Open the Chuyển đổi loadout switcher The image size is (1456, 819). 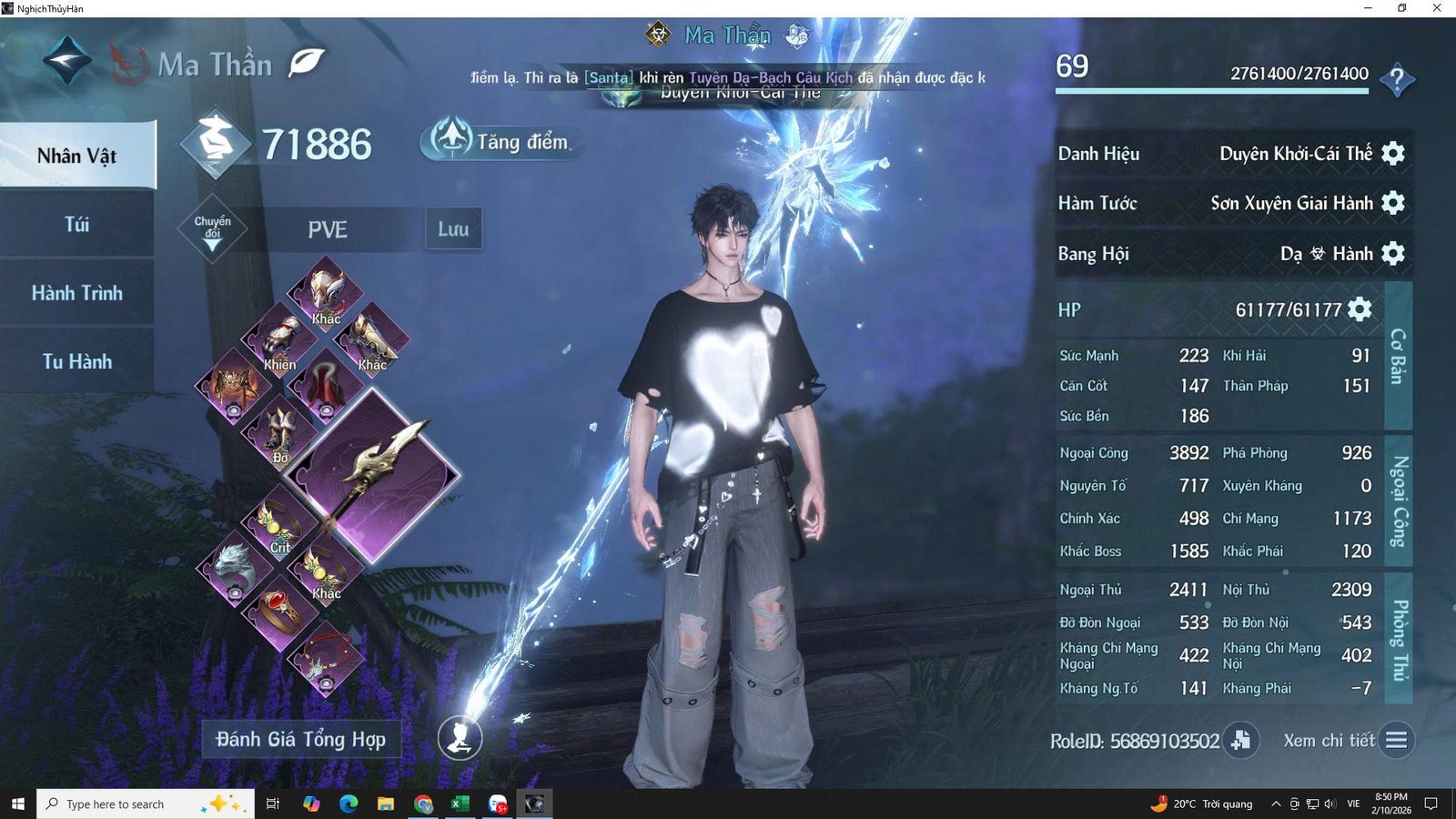pos(212,229)
